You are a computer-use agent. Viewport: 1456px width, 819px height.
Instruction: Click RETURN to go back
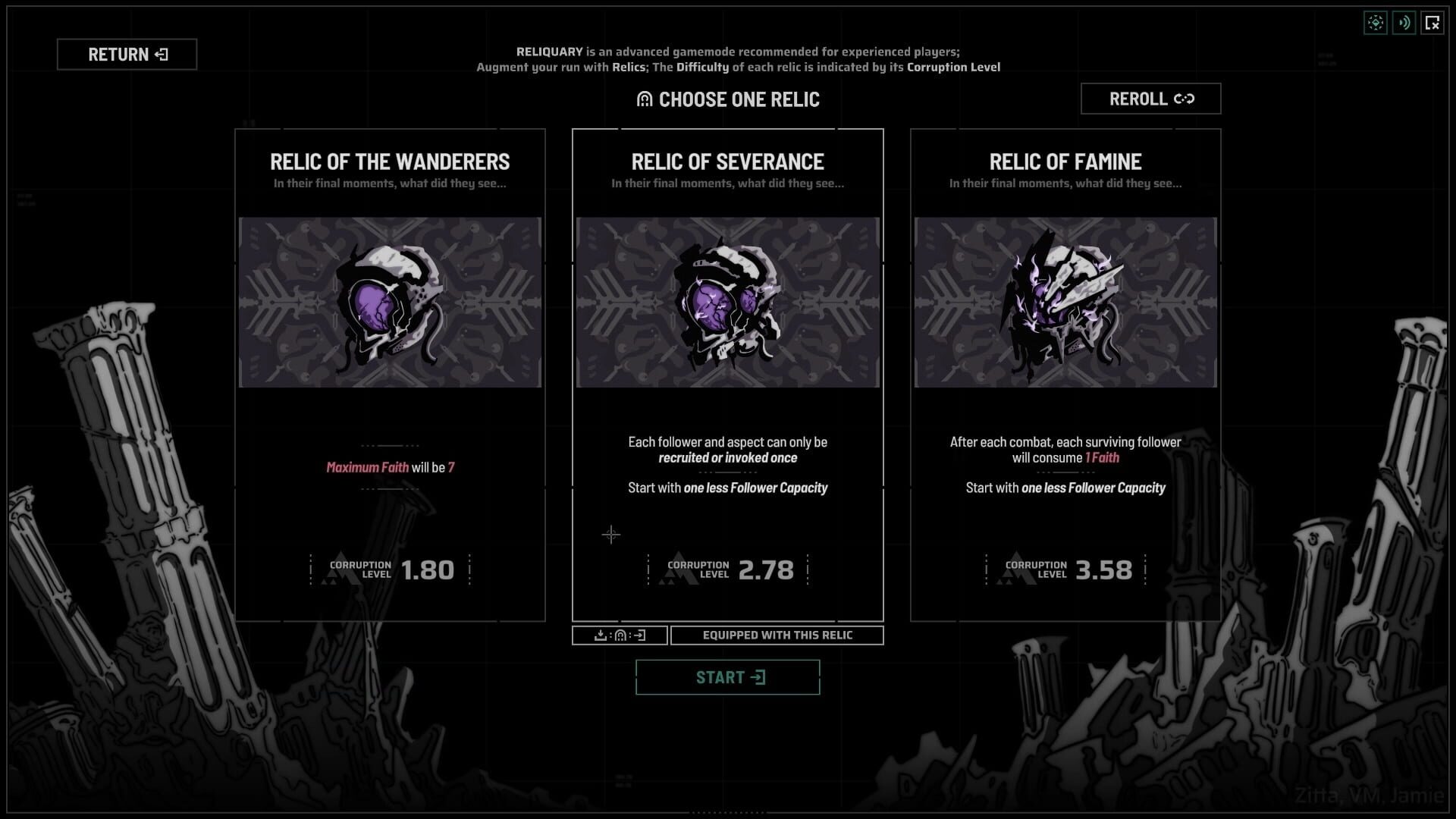[x=127, y=54]
